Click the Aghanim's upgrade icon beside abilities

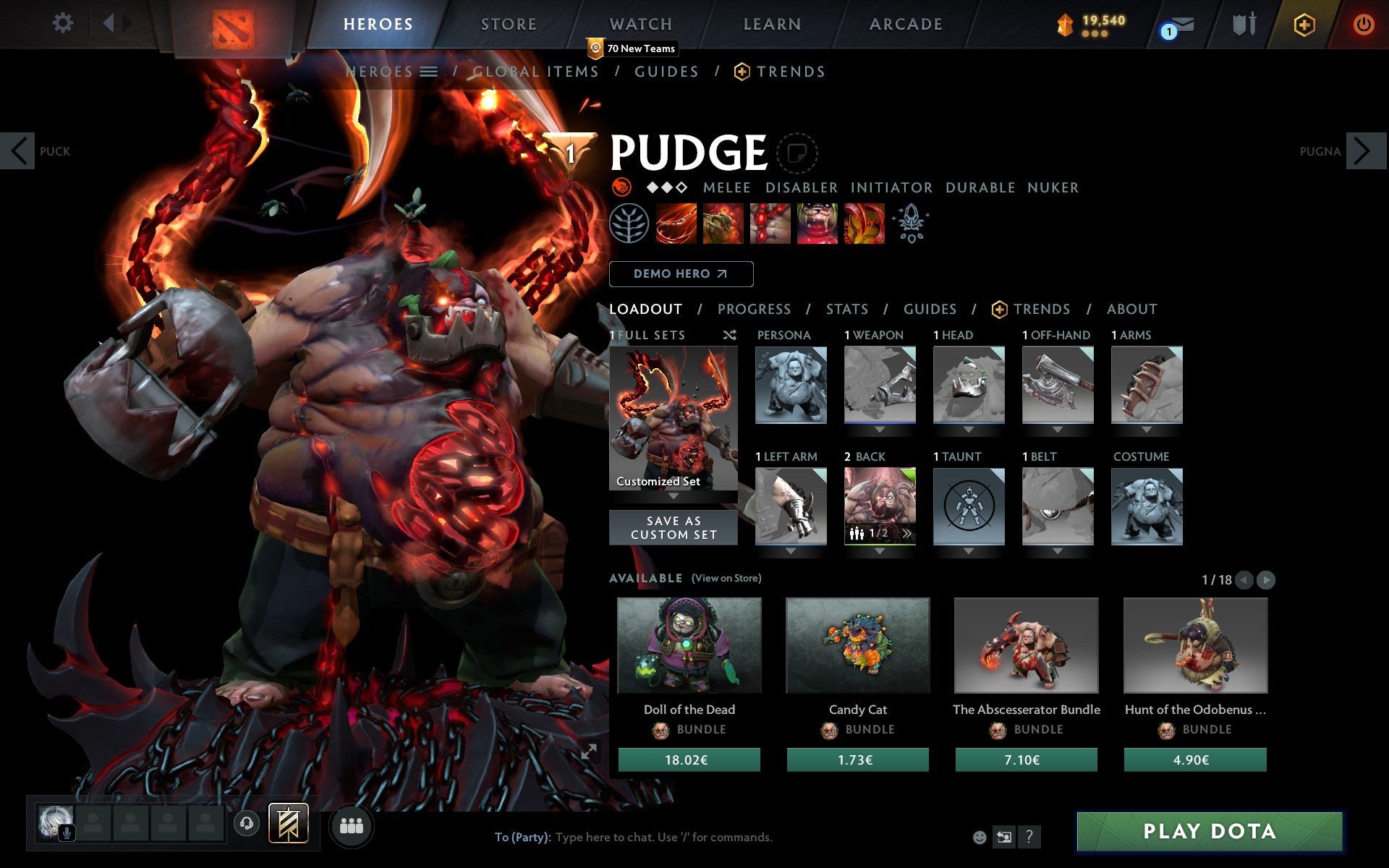912,224
